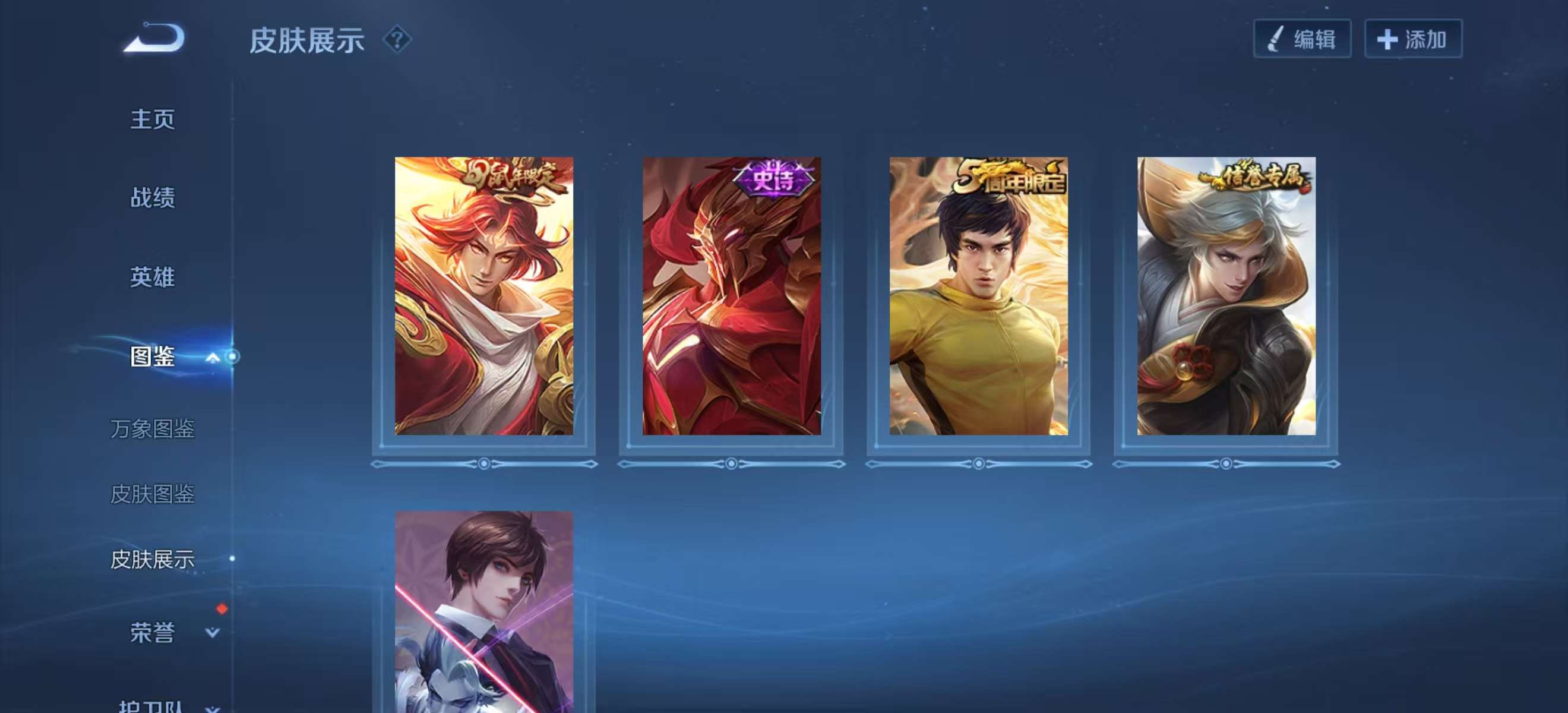Select the 鼠年限定 red-haired skin card

(x=484, y=296)
